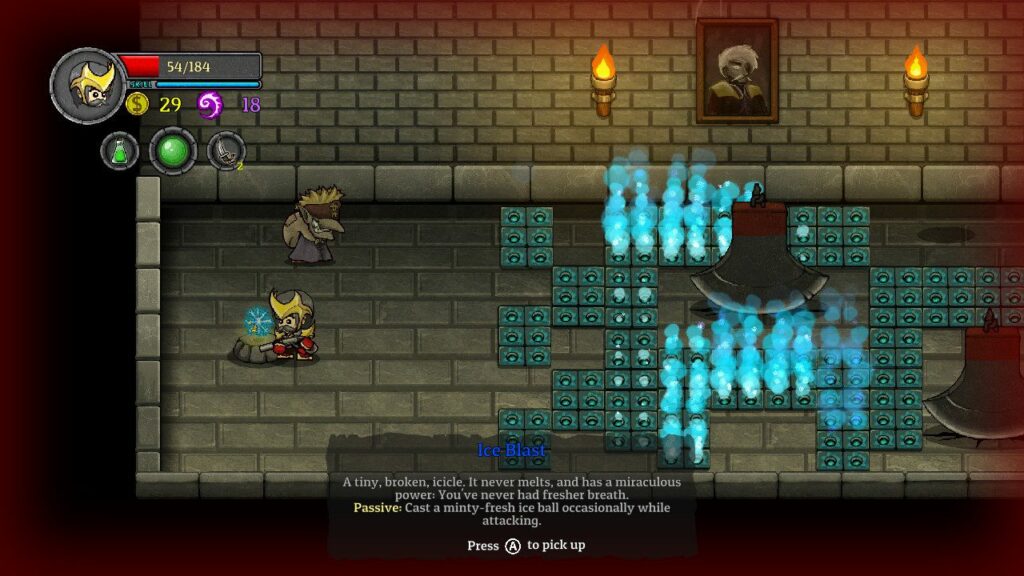
Task: Activate the green orb ability slot
Action: [x=173, y=151]
